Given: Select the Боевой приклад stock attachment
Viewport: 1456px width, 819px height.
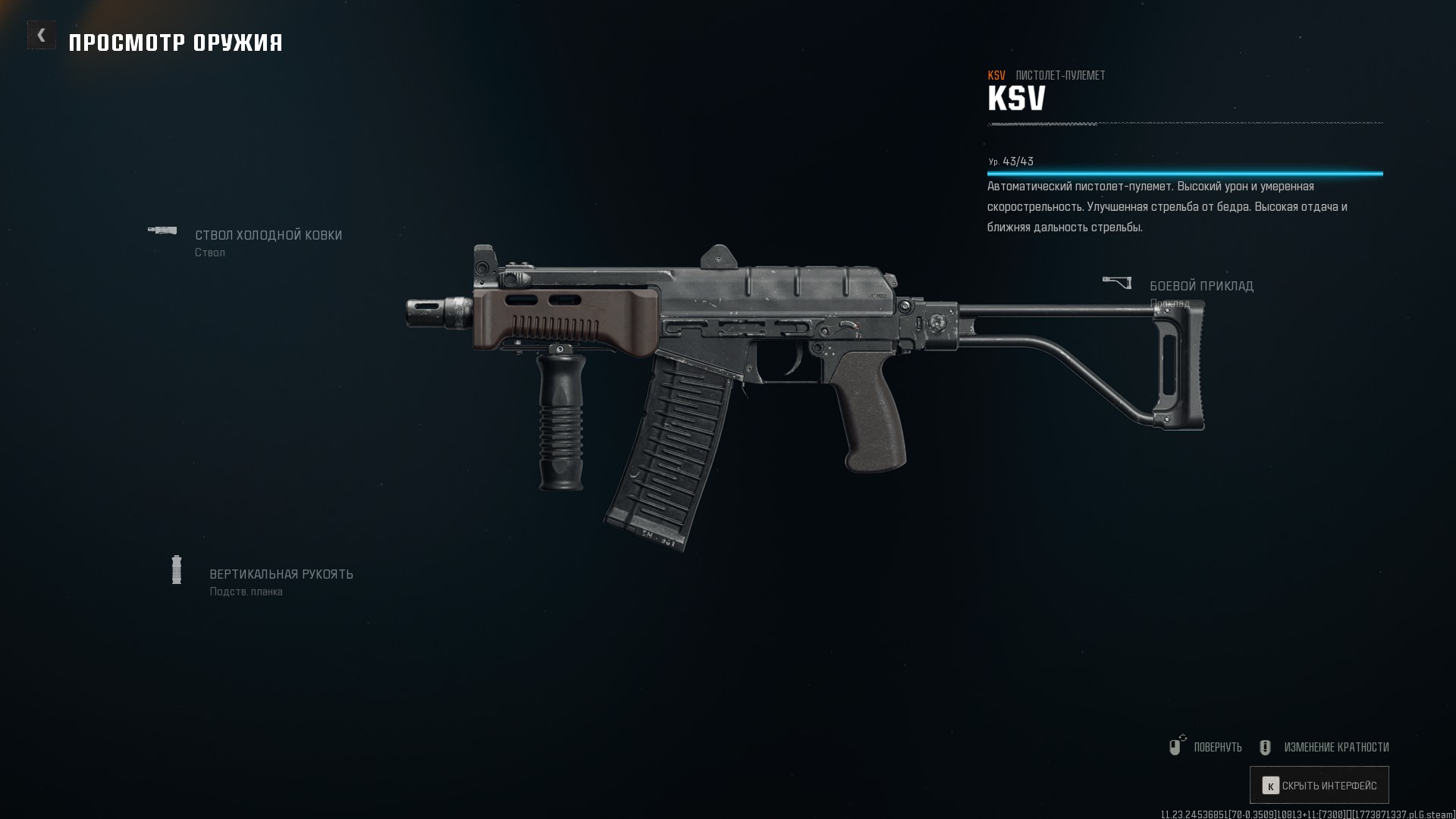Looking at the screenshot, I should tap(1200, 287).
